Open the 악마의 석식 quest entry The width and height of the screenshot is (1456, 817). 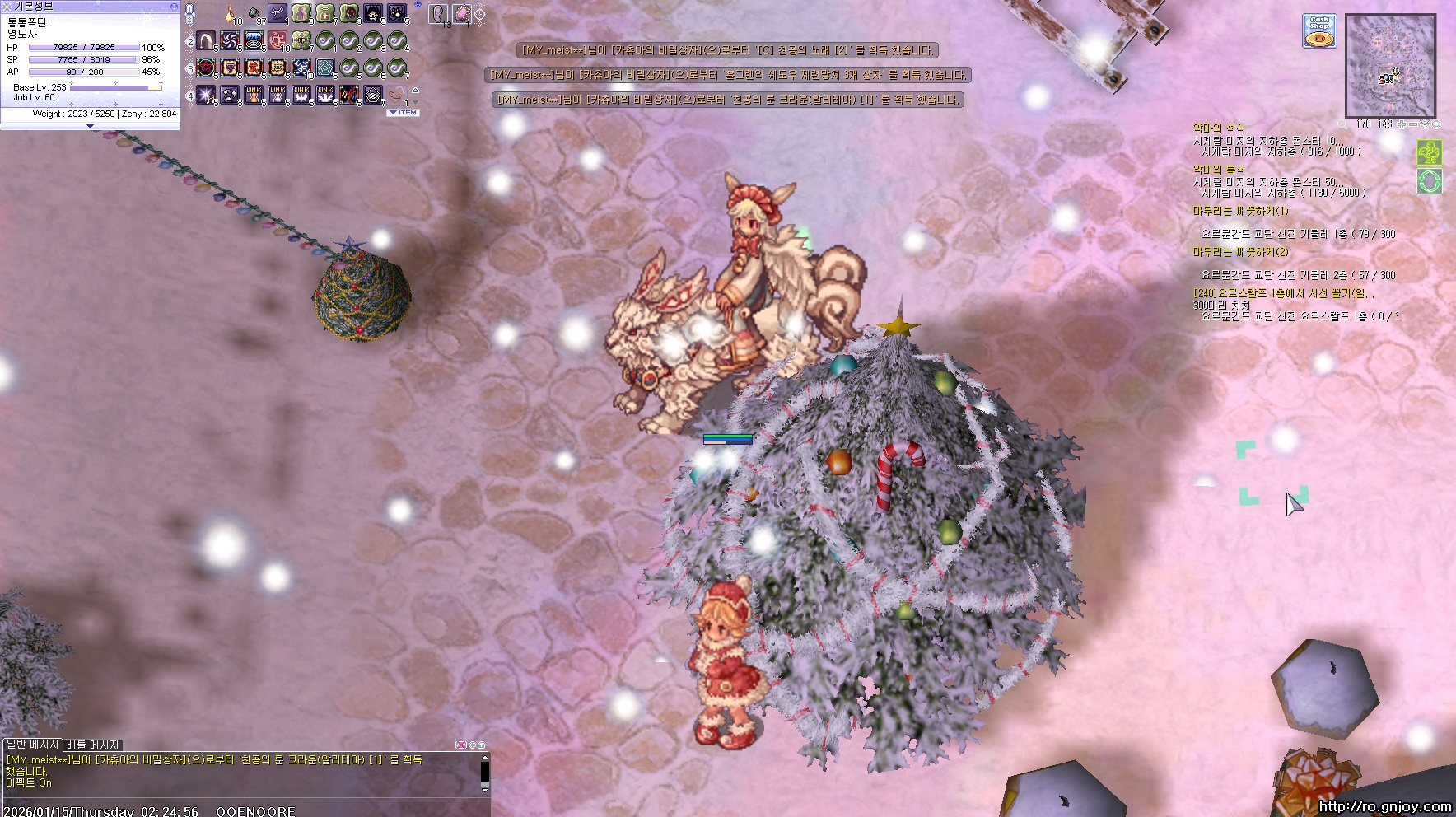coord(1219,128)
